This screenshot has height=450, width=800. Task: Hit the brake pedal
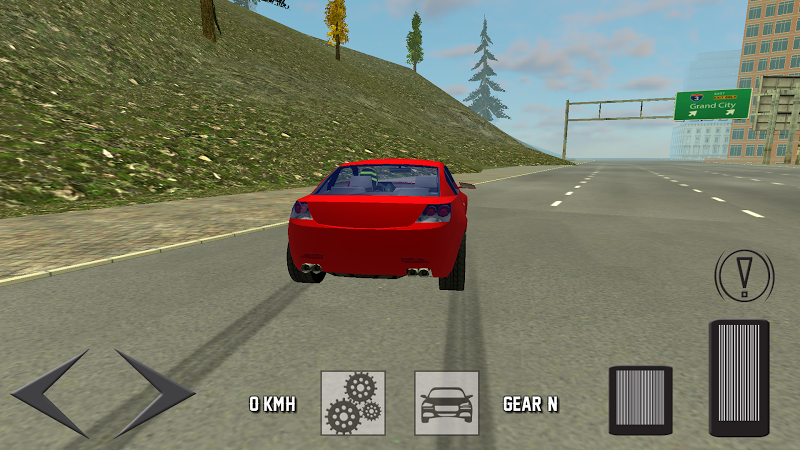[640, 400]
